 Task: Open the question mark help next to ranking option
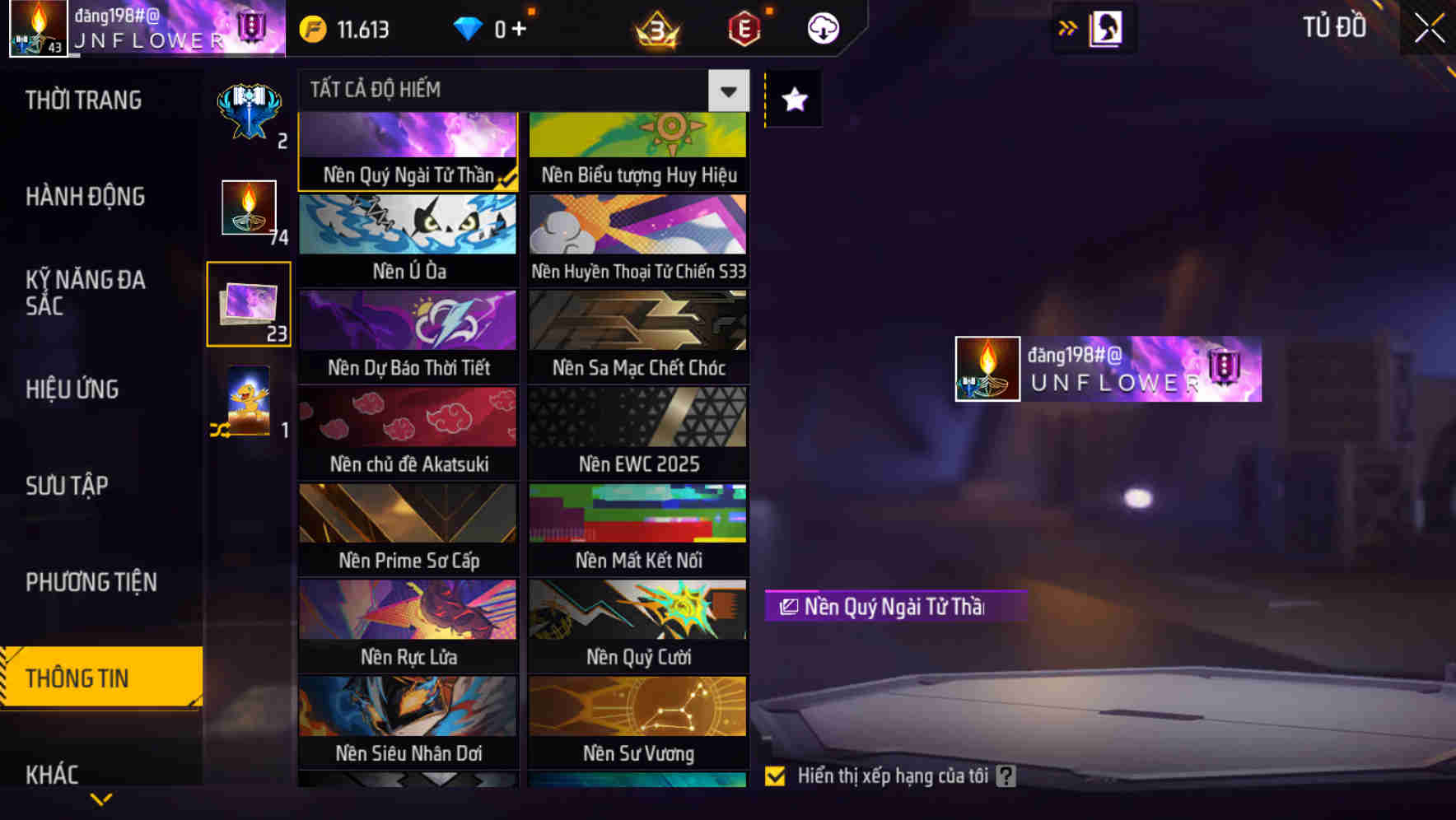[1006, 775]
